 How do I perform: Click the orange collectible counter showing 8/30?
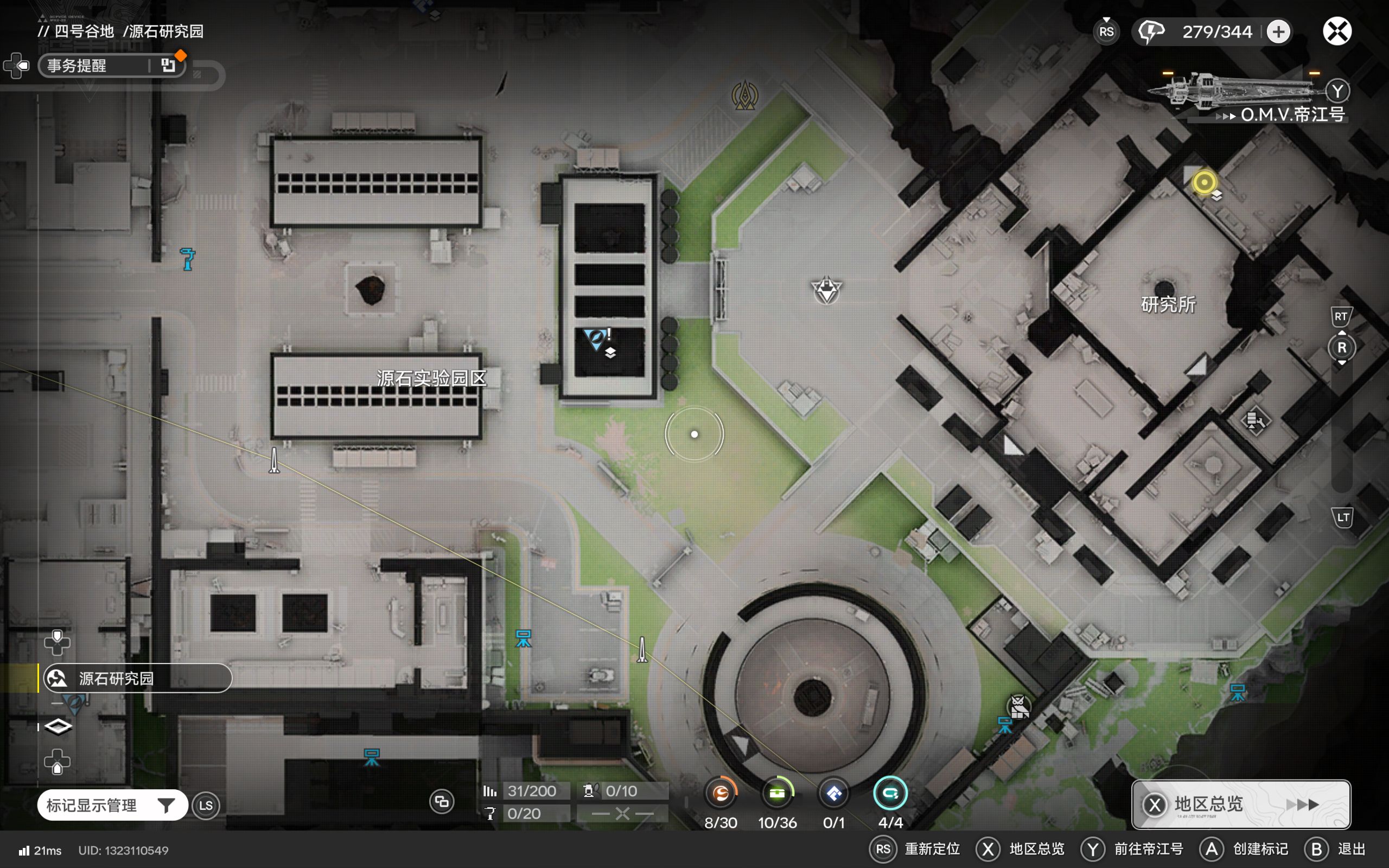point(721,794)
